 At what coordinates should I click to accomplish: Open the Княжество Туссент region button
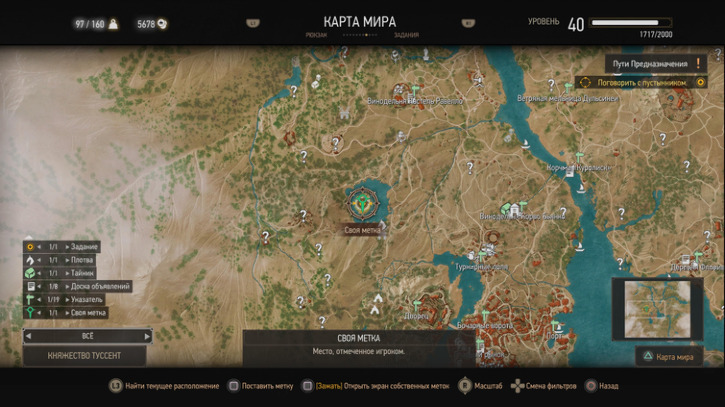click(x=86, y=356)
